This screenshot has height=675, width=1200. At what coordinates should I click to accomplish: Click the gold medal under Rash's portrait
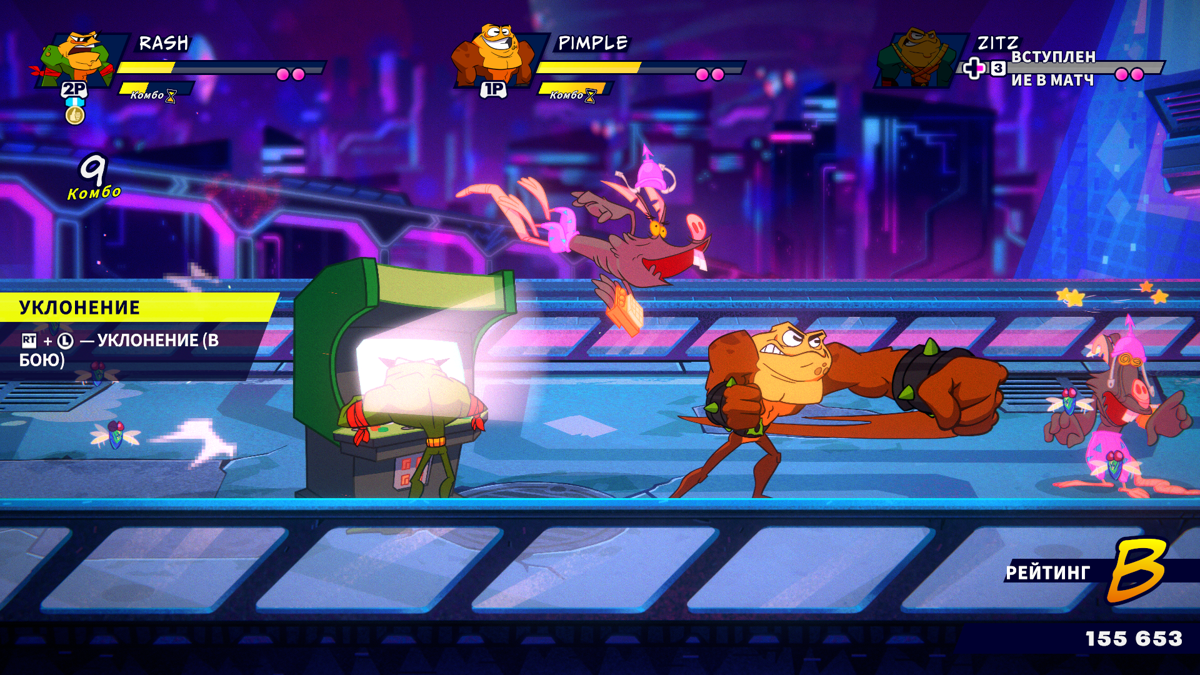[75, 114]
